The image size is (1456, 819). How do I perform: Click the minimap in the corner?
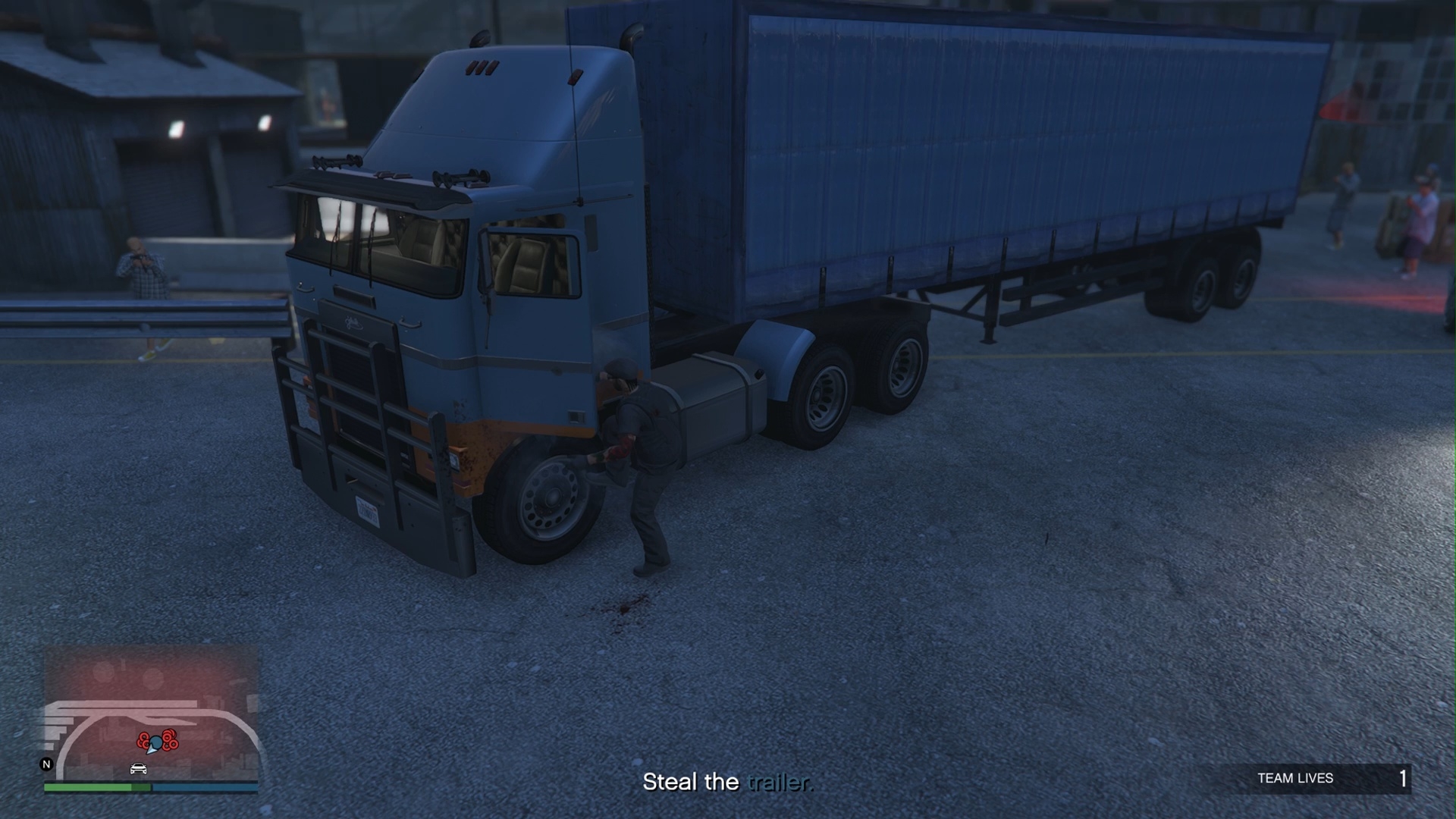152,713
